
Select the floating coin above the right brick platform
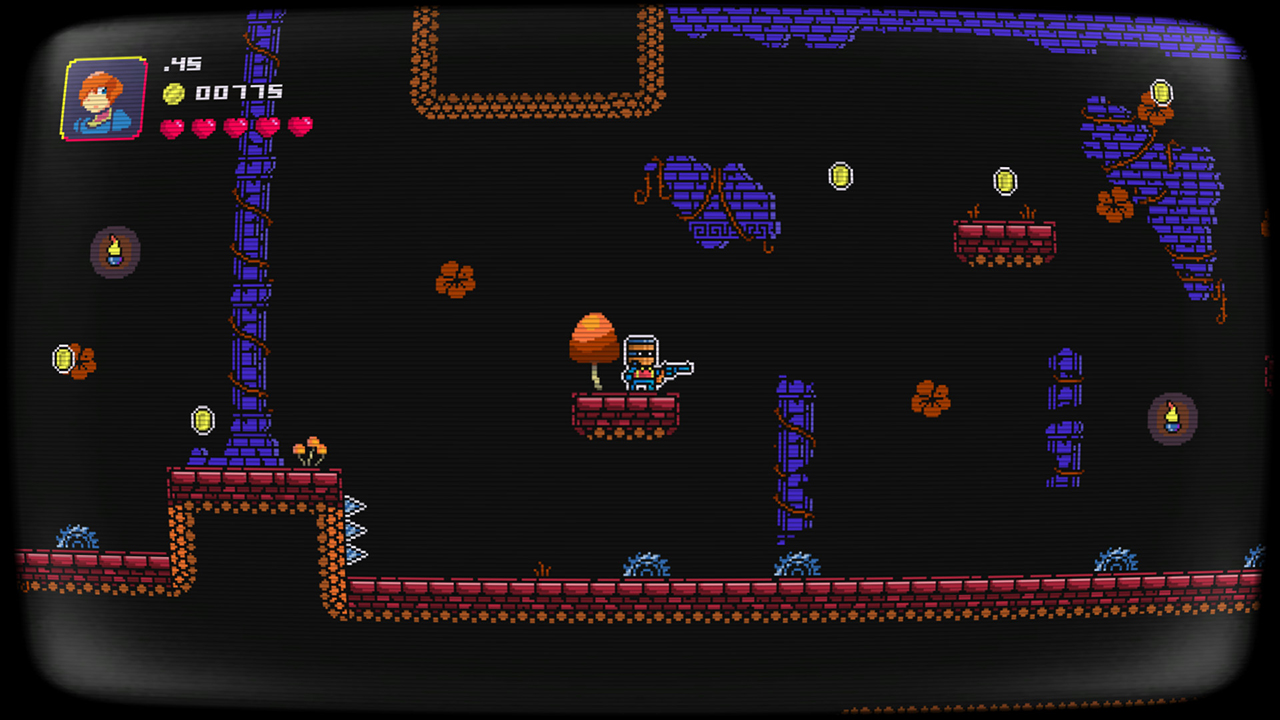[x=1005, y=182]
